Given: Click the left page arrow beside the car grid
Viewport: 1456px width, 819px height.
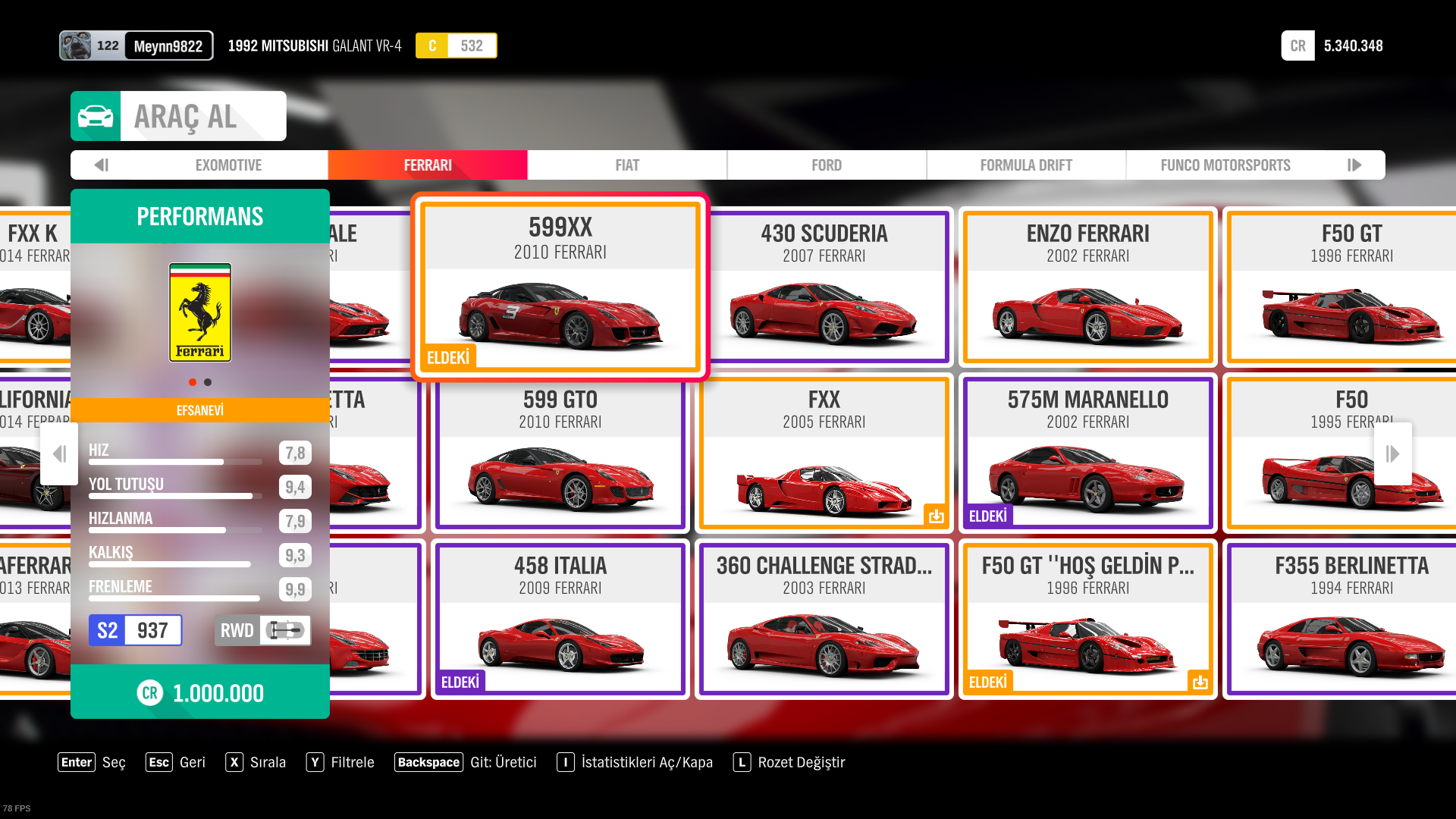Looking at the screenshot, I should [59, 453].
